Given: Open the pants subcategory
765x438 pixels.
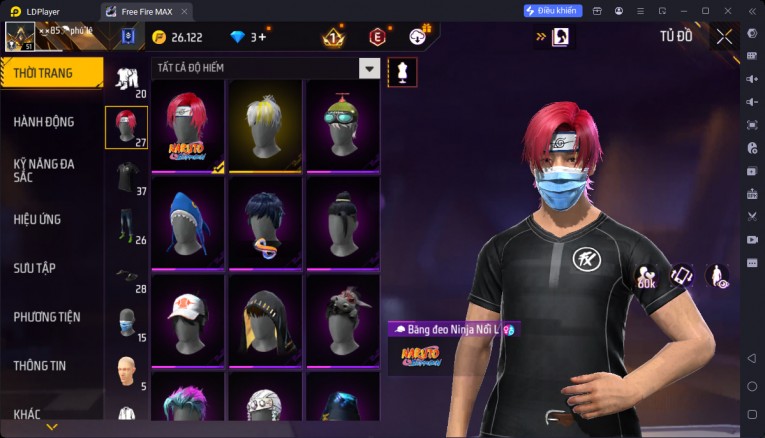Looking at the screenshot, I should (x=126, y=224).
